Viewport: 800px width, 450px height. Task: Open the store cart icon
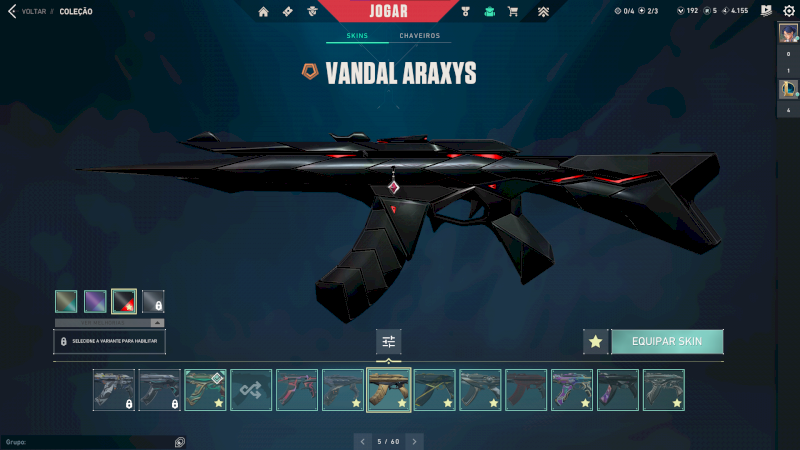coord(513,12)
